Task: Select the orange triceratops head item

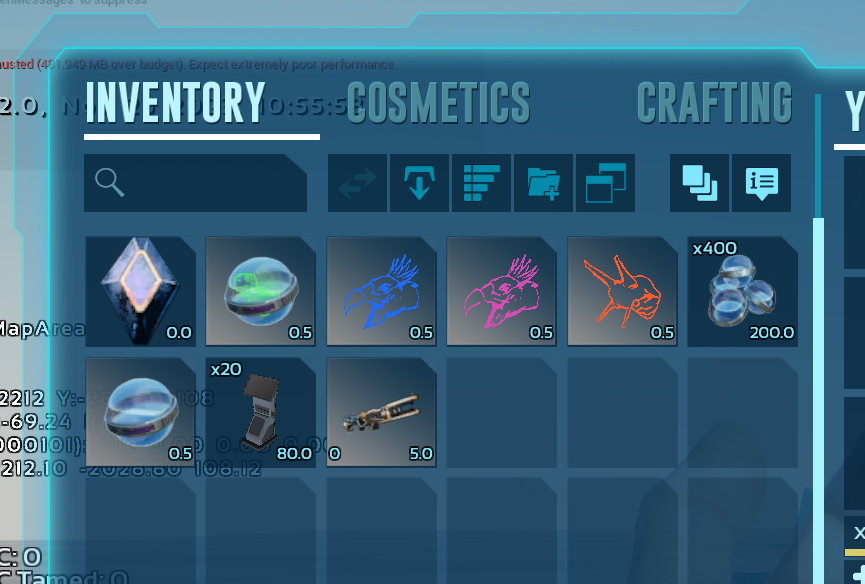Action: pyautogui.click(x=622, y=291)
